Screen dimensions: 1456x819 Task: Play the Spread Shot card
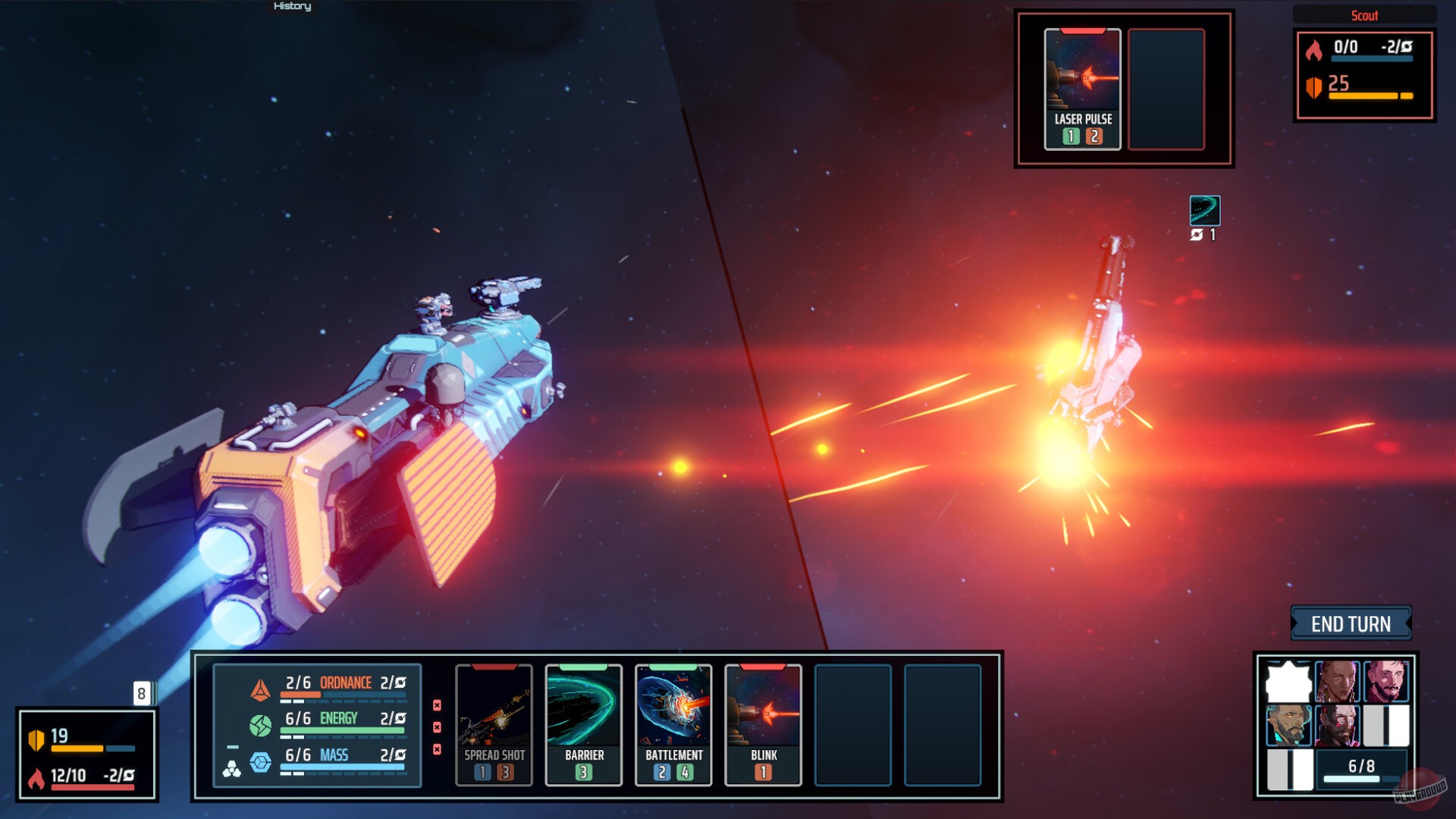(x=494, y=724)
